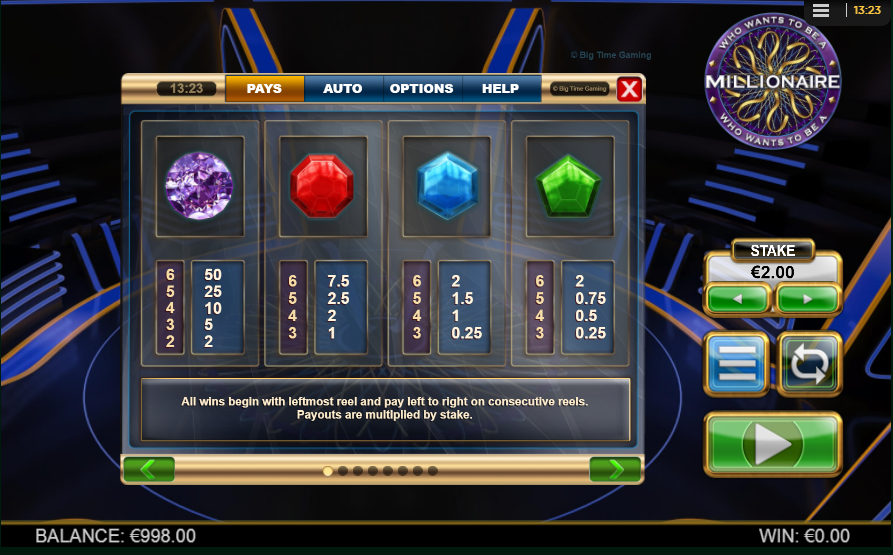Close the paytable with the red X
Image resolution: width=893 pixels, height=555 pixels.
[x=629, y=89]
